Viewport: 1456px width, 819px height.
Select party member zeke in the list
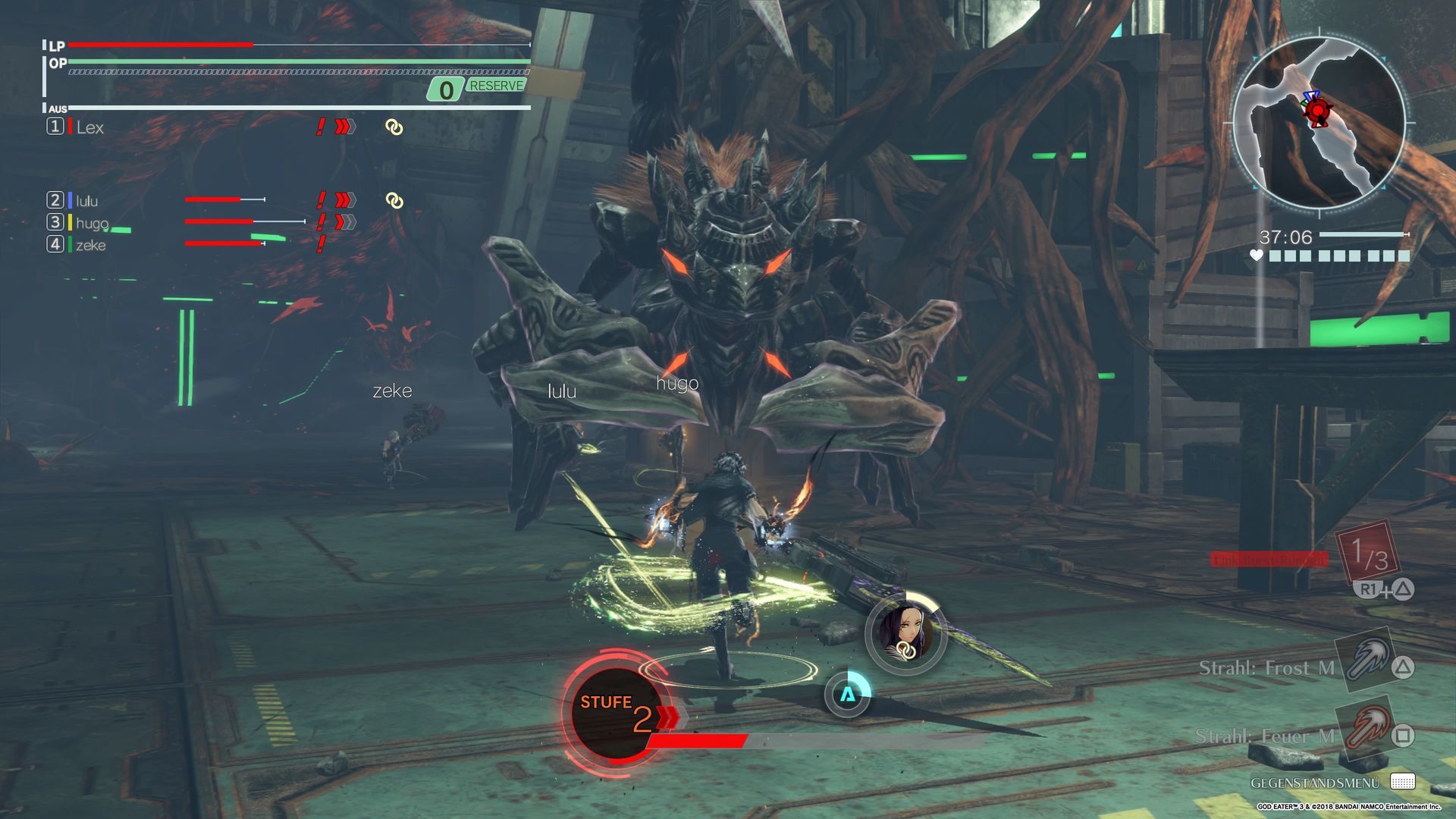pyautogui.click(x=90, y=245)
